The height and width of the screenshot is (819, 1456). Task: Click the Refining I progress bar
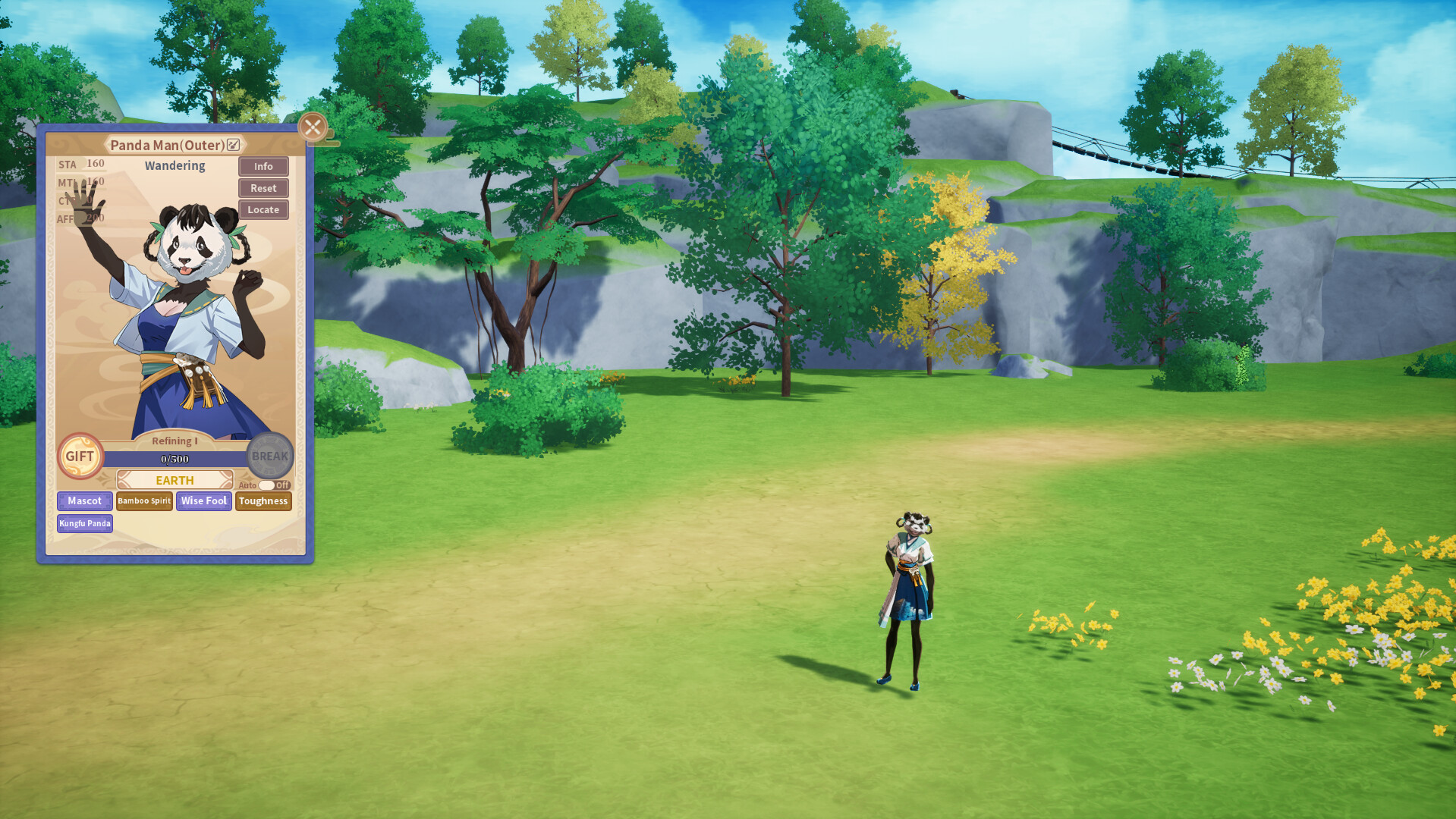click(x=175, y=458)
